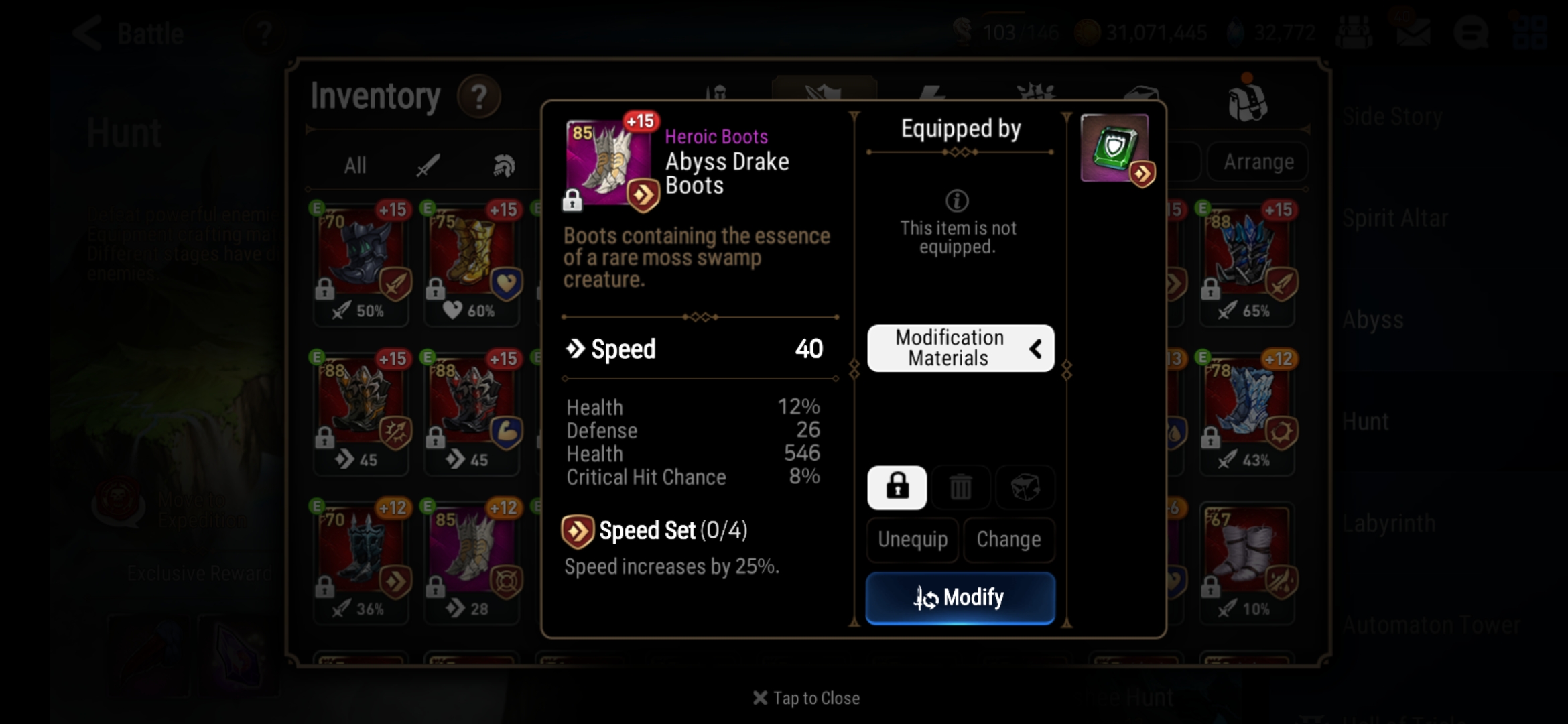Open the mailbox icon at top right
The image size is (1568, 724).
(x=1414, y=30)
